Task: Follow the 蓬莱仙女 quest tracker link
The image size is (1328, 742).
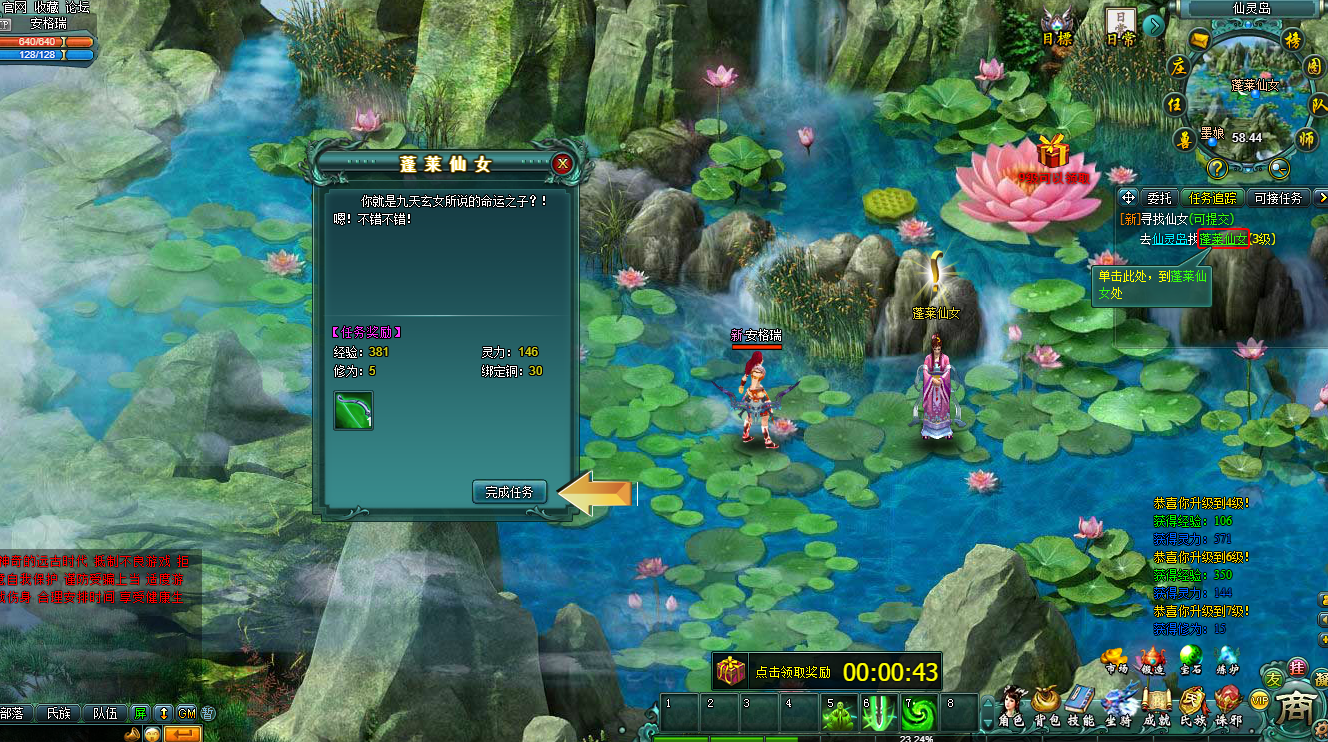Action: 1223,239
